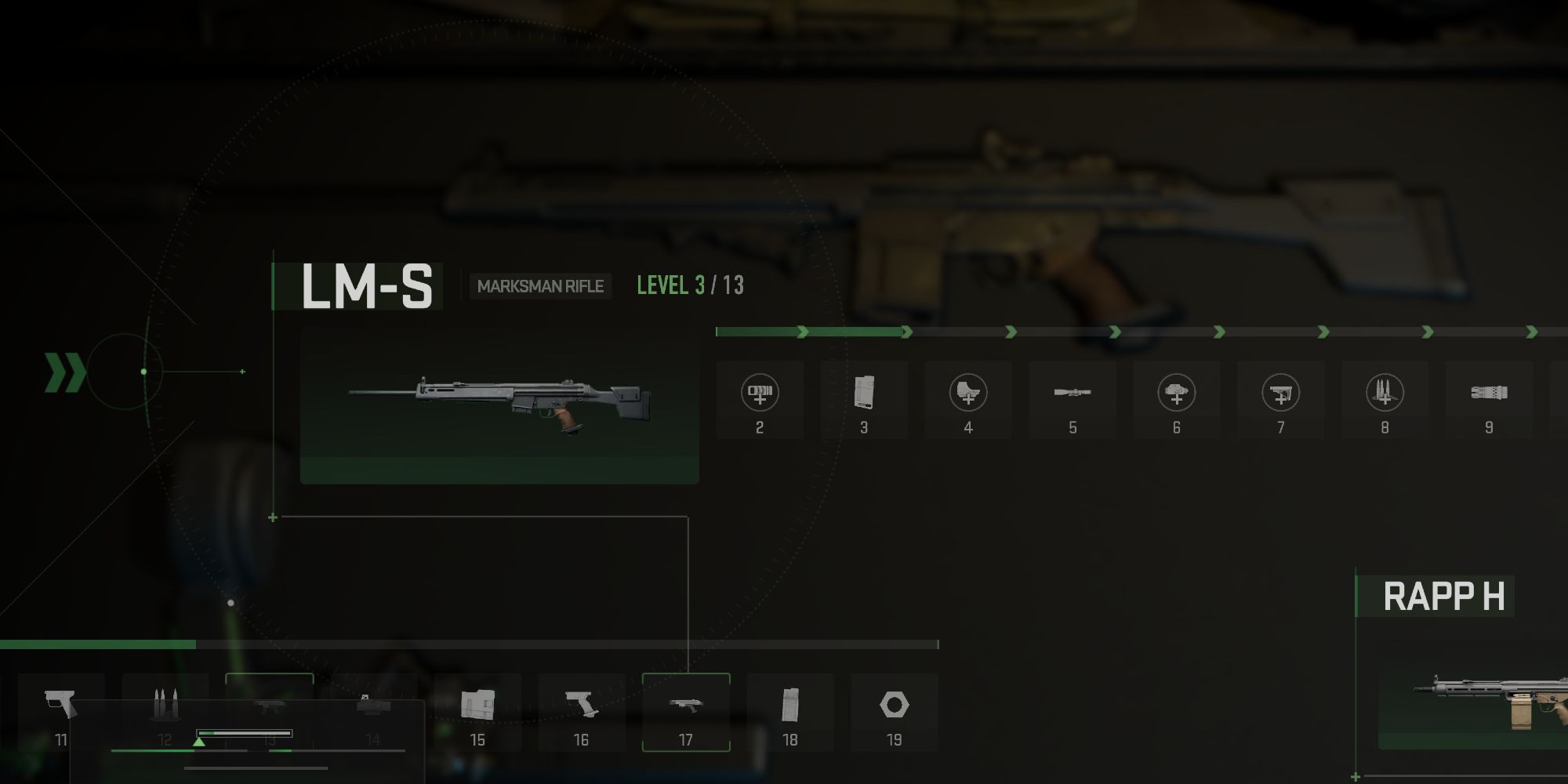Select the highlighted level 17 weapon unlock

pos(686,712)
